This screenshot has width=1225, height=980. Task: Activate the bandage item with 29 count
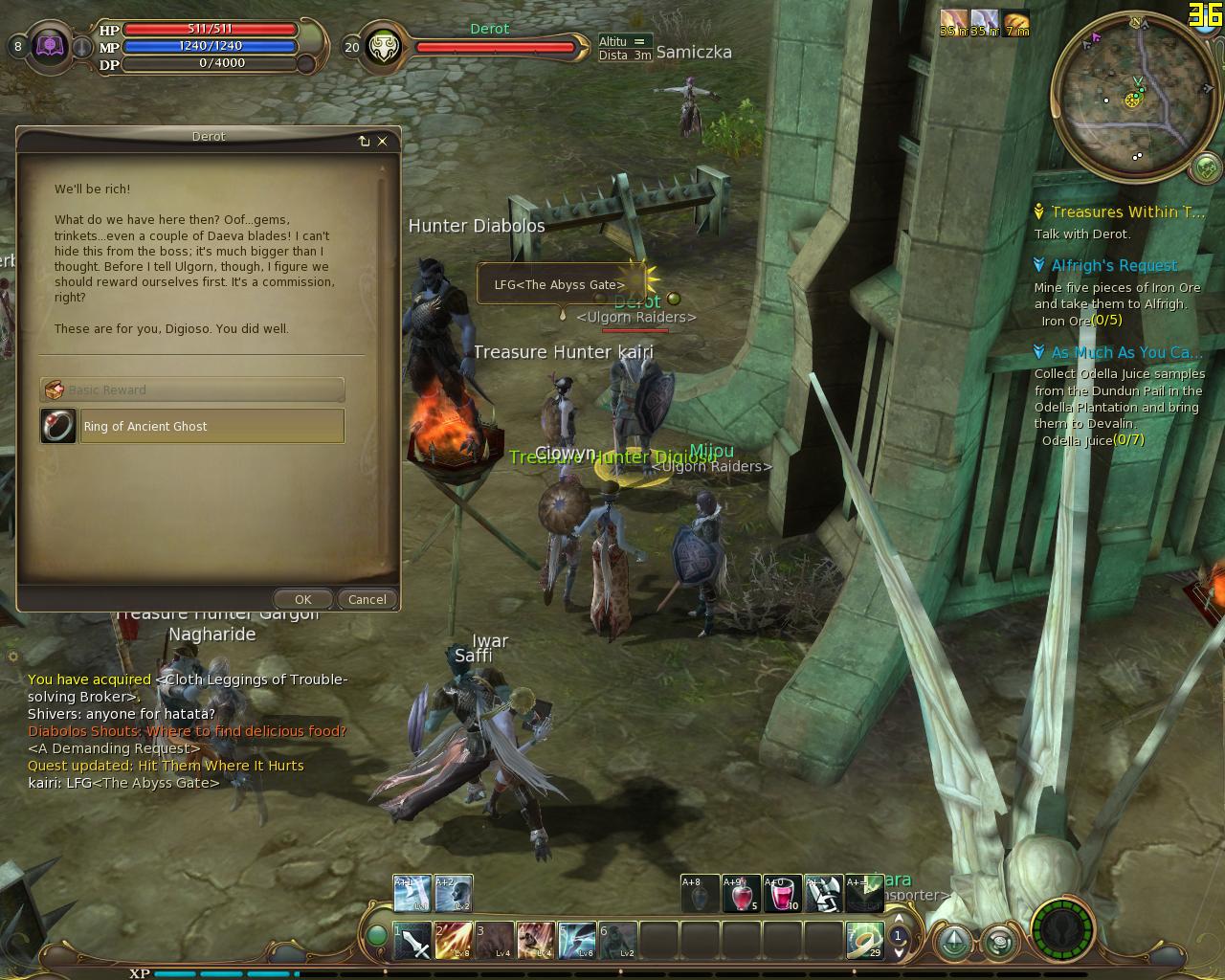pyautogui.click(x=864, y=942)
